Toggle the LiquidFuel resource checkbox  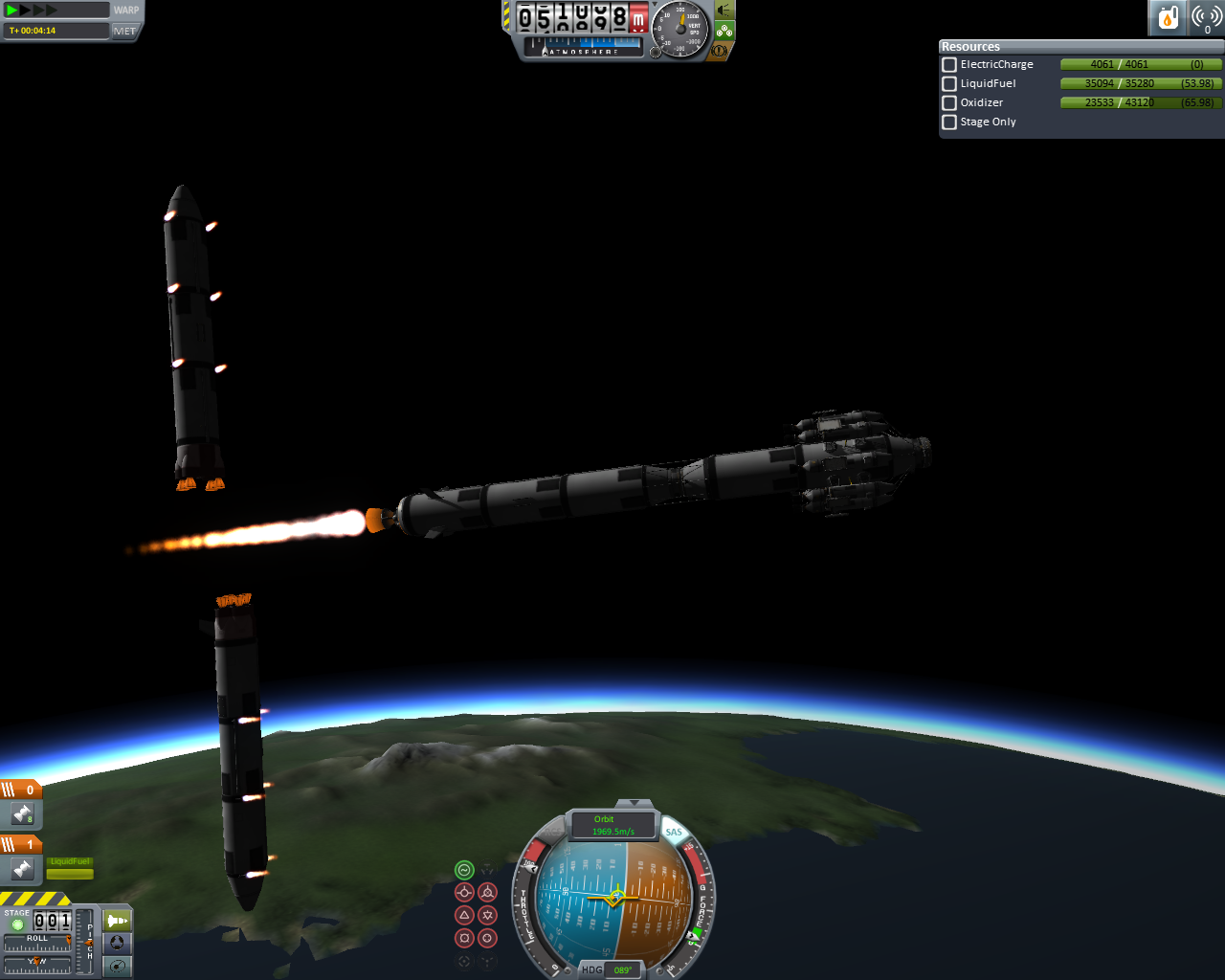949,84
